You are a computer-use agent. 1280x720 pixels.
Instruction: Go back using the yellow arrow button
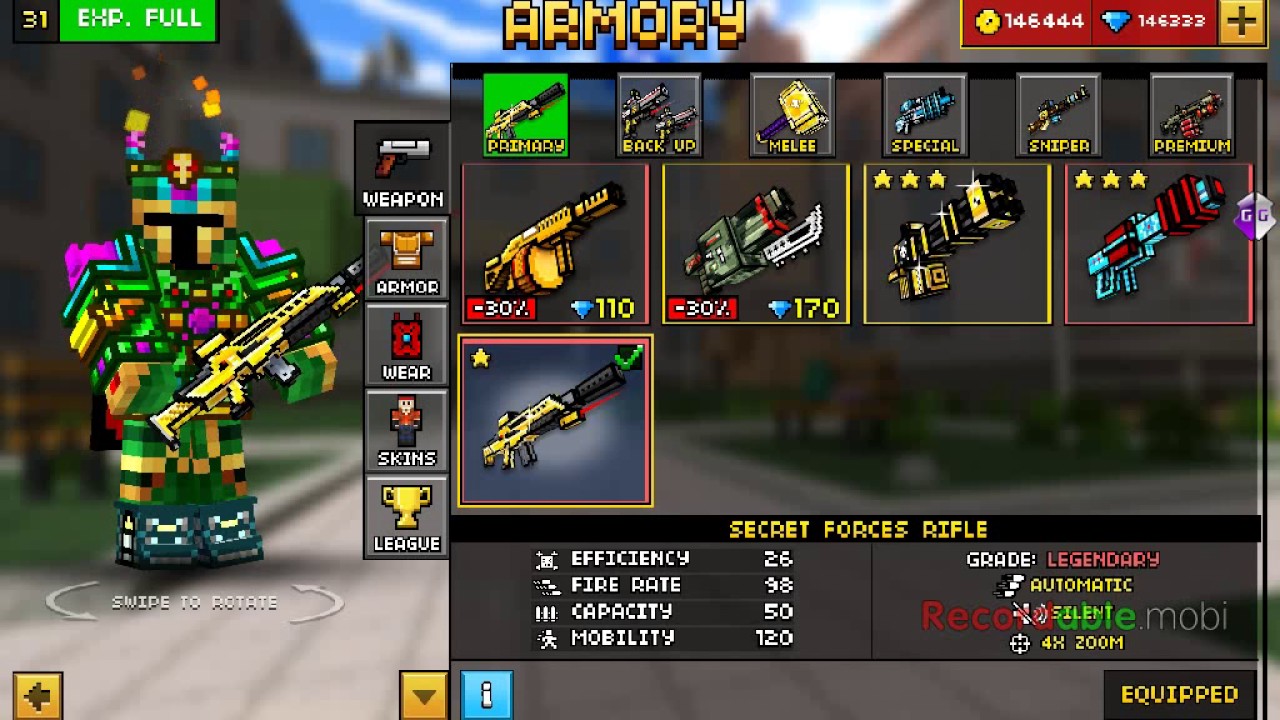(x=38, y=695)
